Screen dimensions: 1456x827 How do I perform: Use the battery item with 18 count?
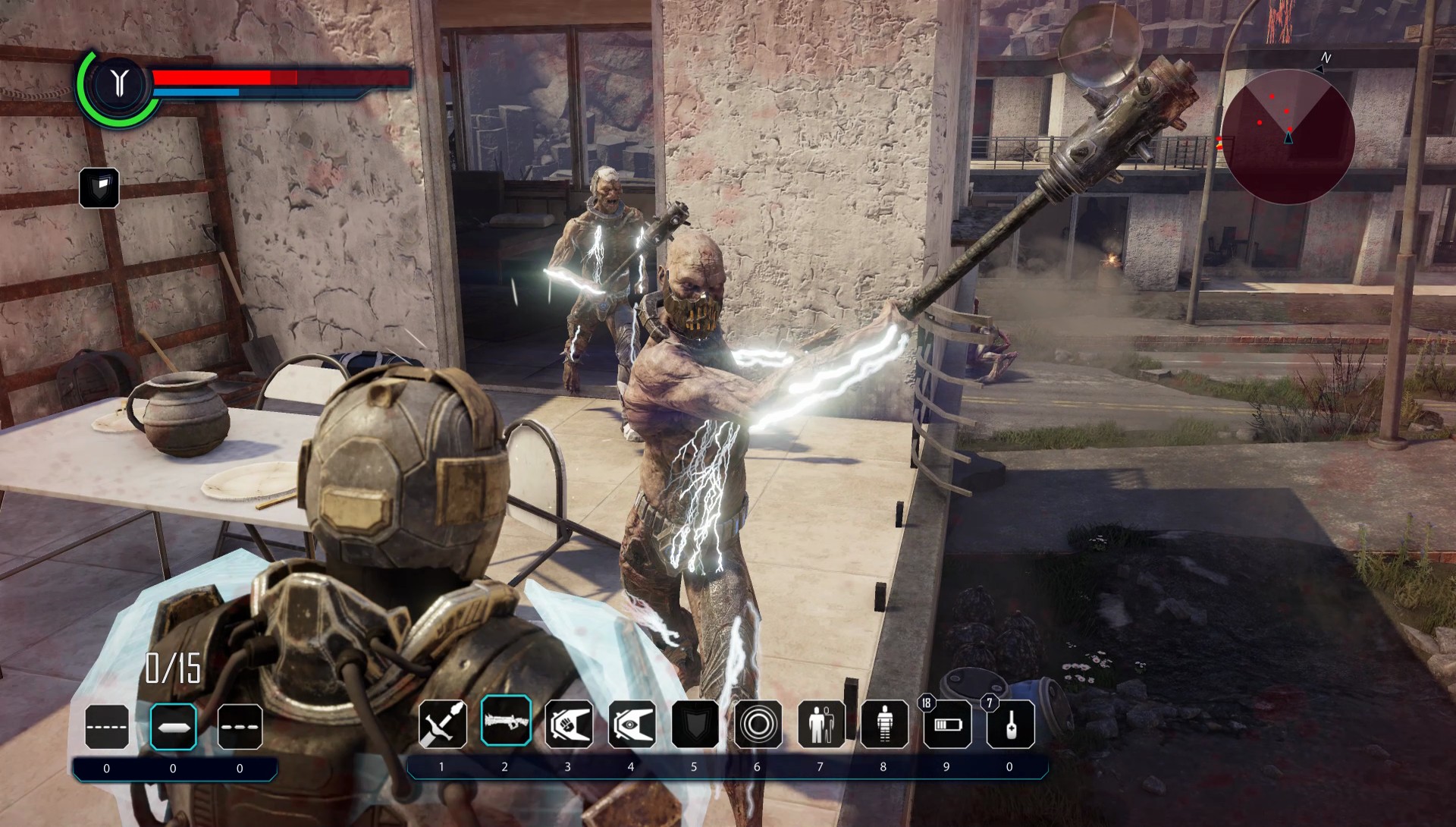coord(947,724)
